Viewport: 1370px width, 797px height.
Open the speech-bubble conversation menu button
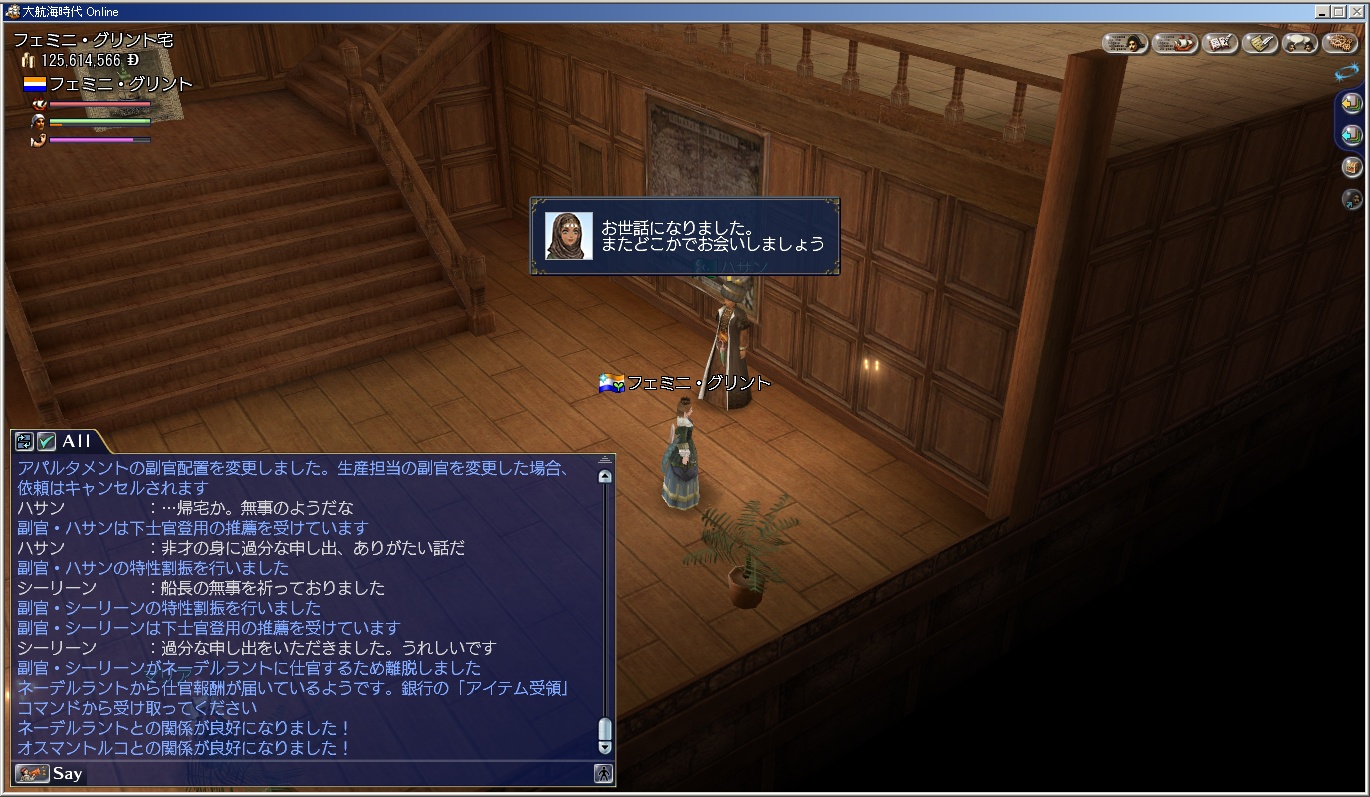(x=1299, y=43)
